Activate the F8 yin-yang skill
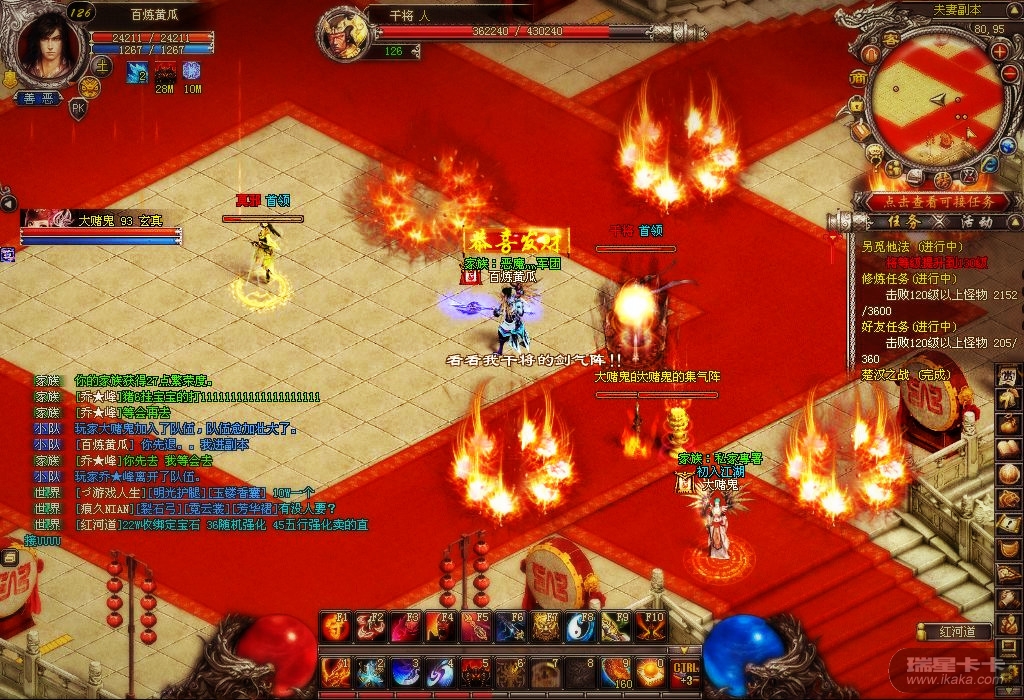 click(x=579, y=627)
